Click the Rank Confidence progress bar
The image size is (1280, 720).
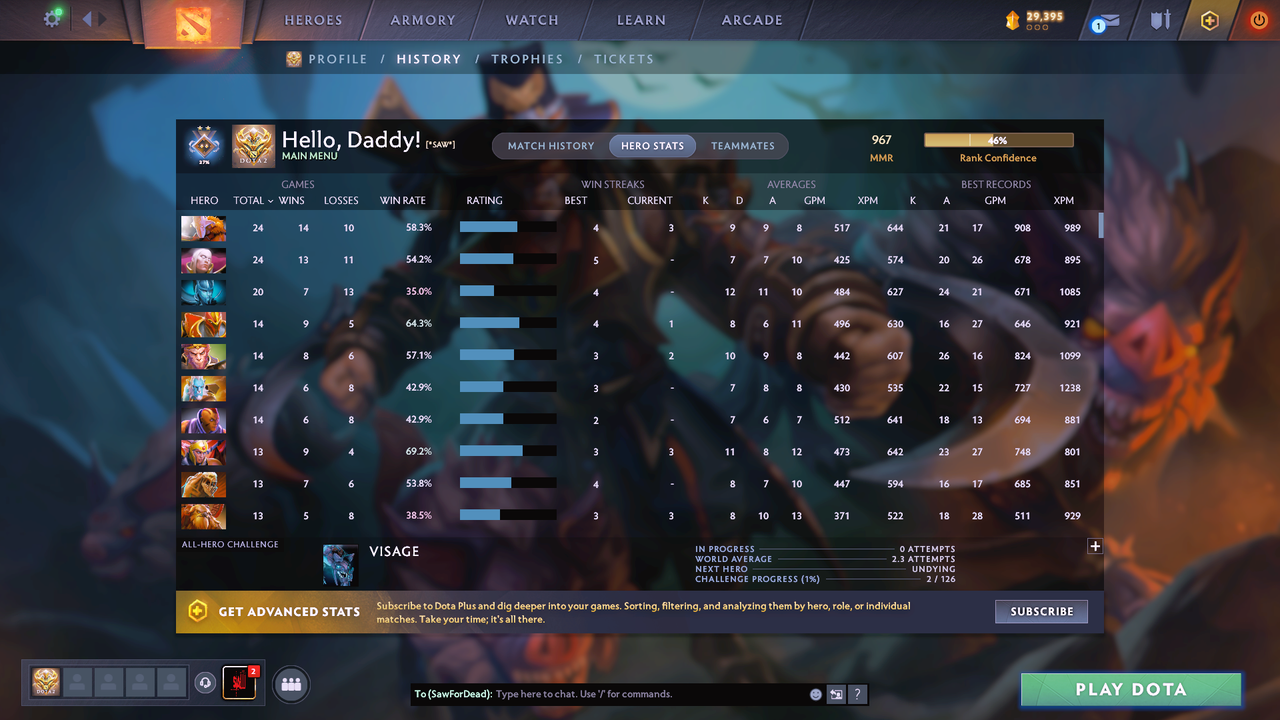998,139
